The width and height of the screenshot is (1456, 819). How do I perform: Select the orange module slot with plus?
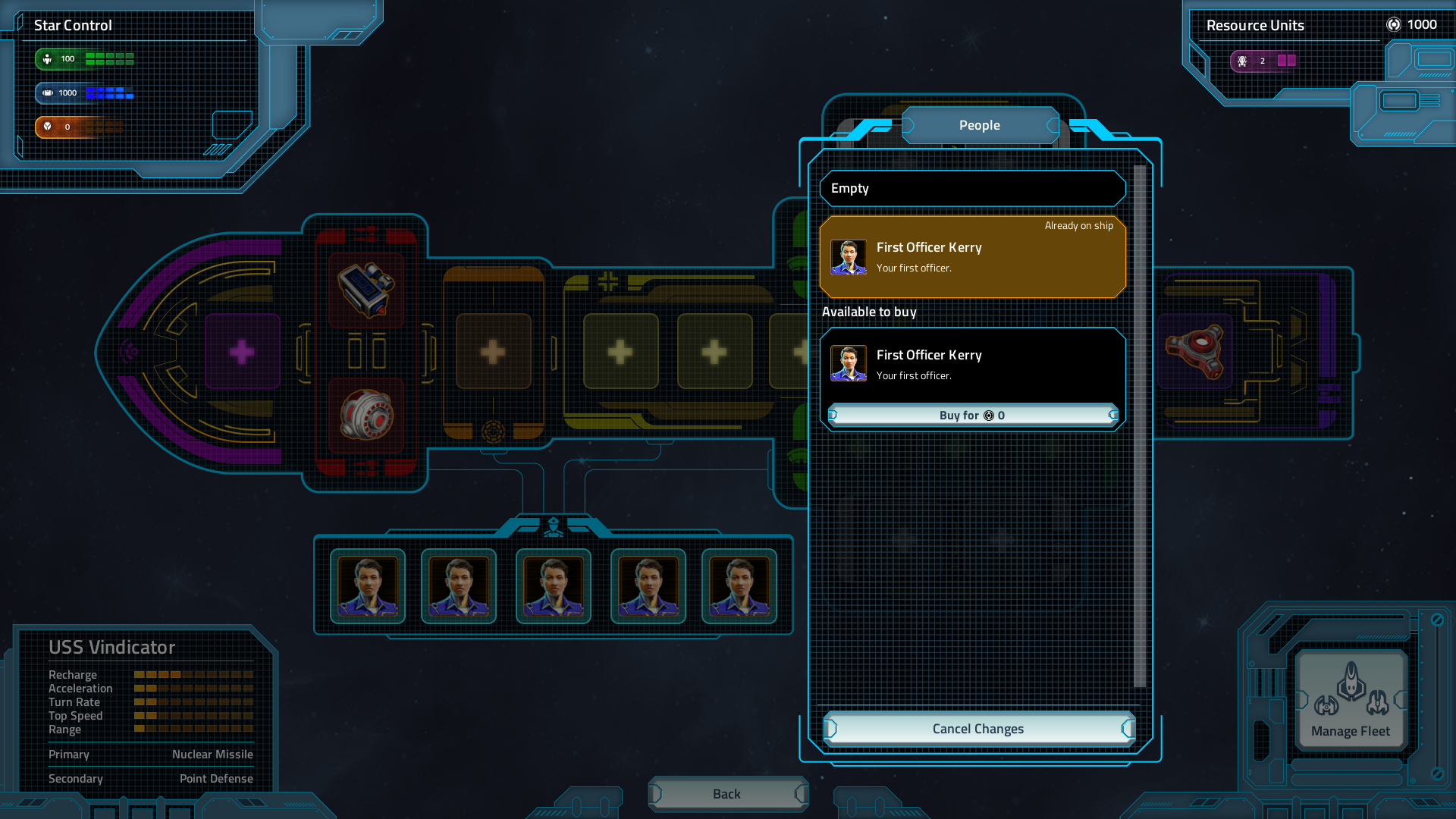pyautogui.click(x=493, y=352)
